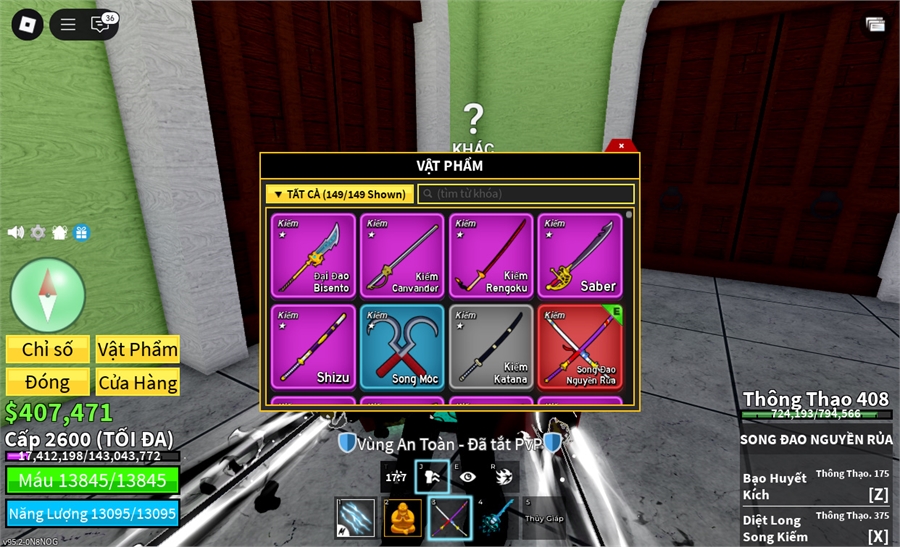Pick the Kiếm Katana item
Image resolution: width=900 pixels, height=547 pixels.
pos(491,346)
